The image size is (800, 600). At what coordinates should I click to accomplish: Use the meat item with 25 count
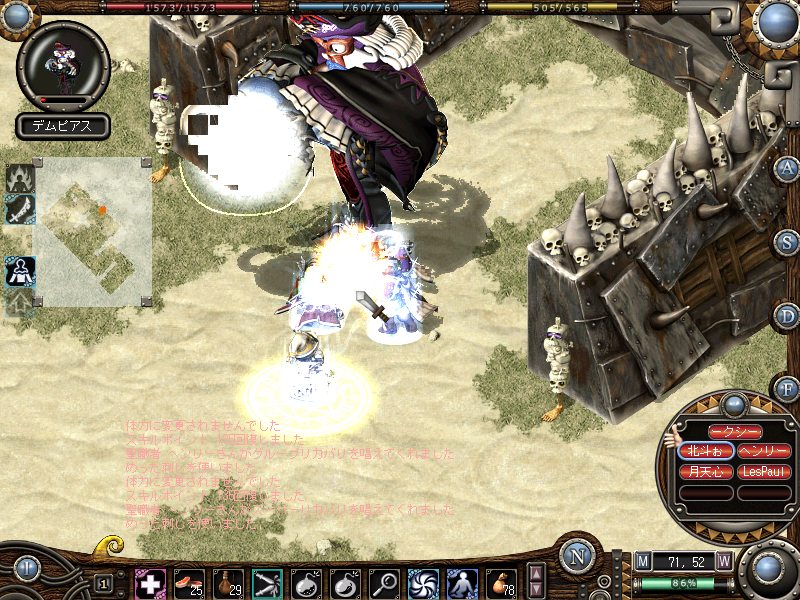(189, 582)
